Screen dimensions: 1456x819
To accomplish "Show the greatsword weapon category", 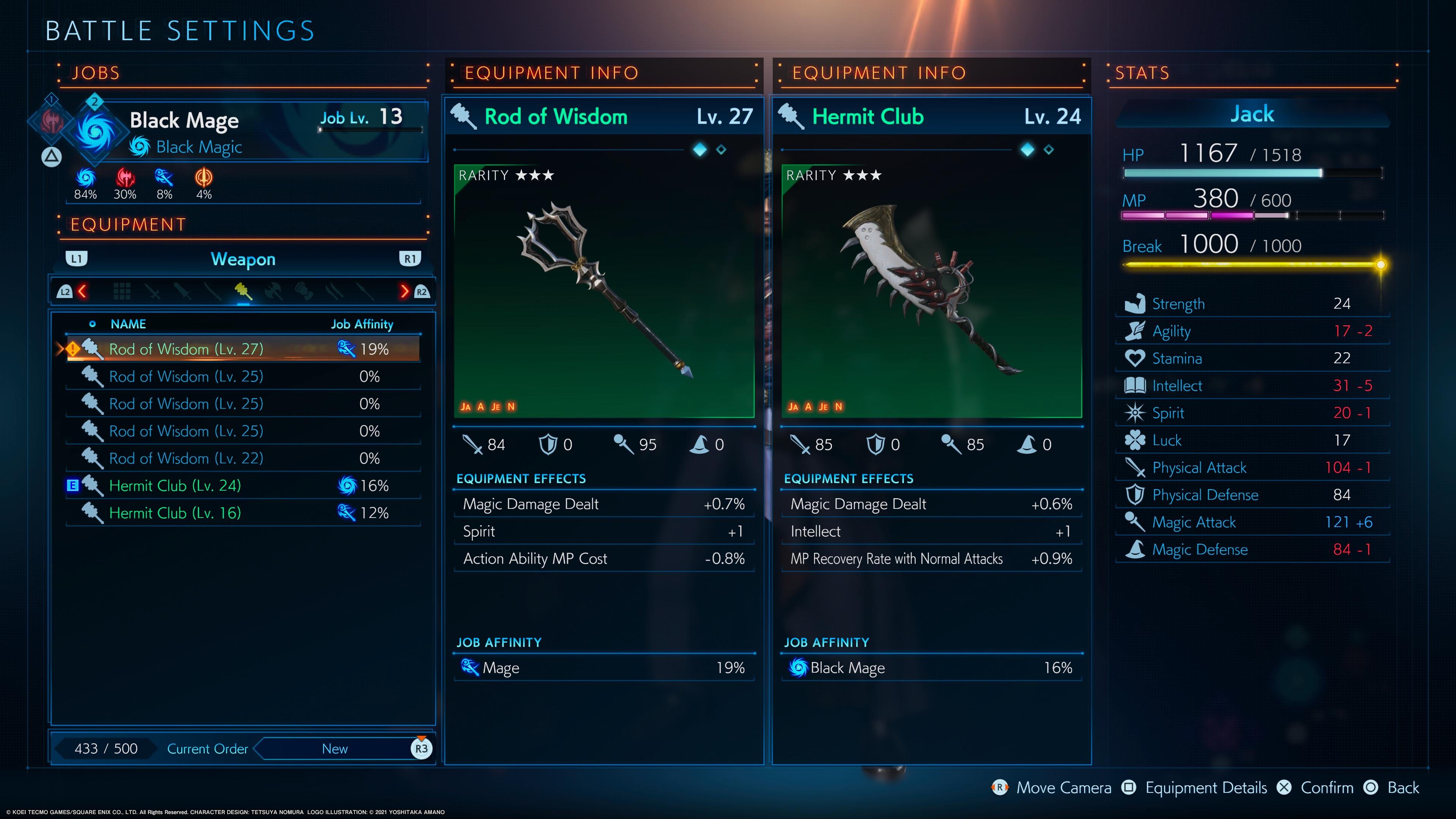I will point(182,291).
